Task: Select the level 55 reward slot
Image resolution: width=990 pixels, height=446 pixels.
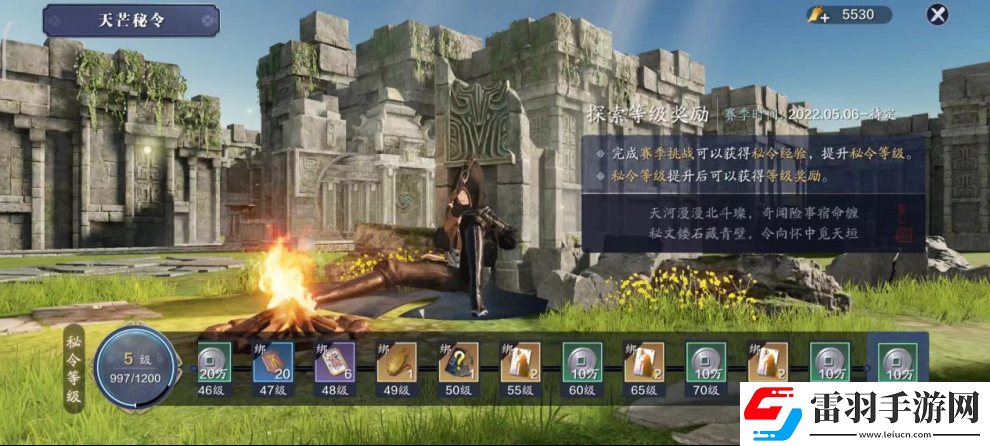Action: click(x=519, y=362)
